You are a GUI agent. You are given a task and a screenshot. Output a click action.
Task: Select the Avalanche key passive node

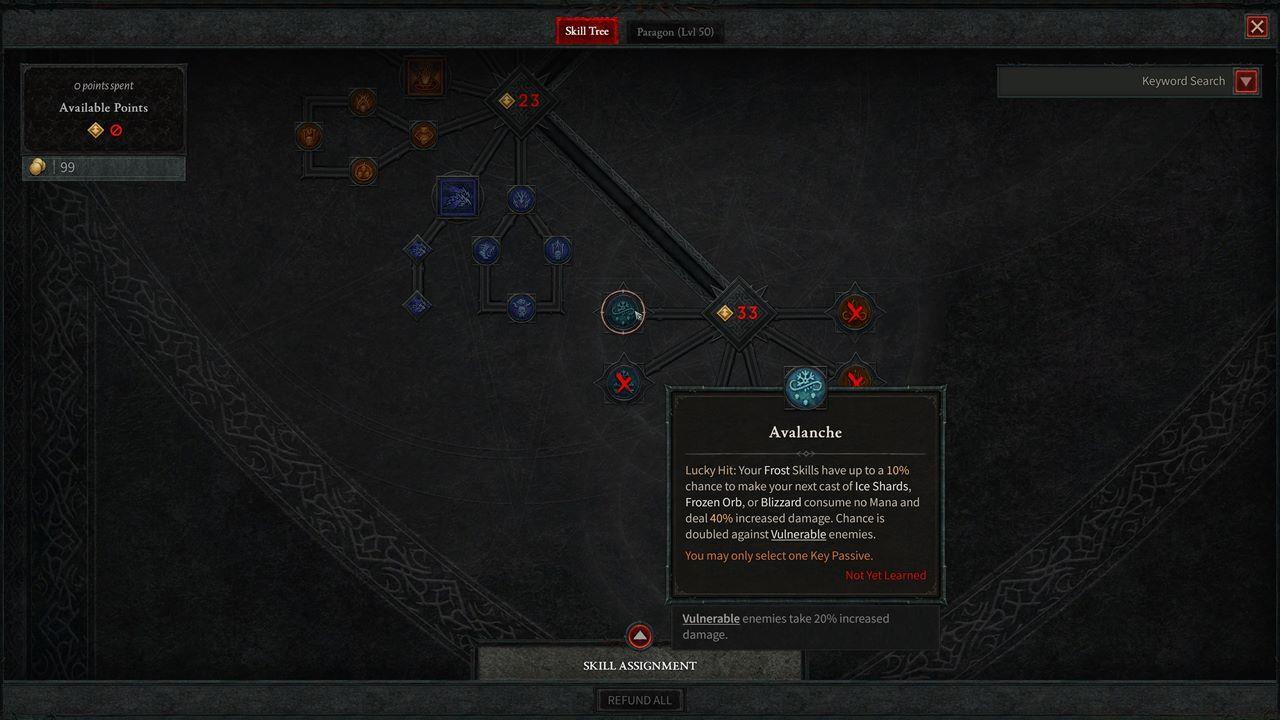click(805, 388)
